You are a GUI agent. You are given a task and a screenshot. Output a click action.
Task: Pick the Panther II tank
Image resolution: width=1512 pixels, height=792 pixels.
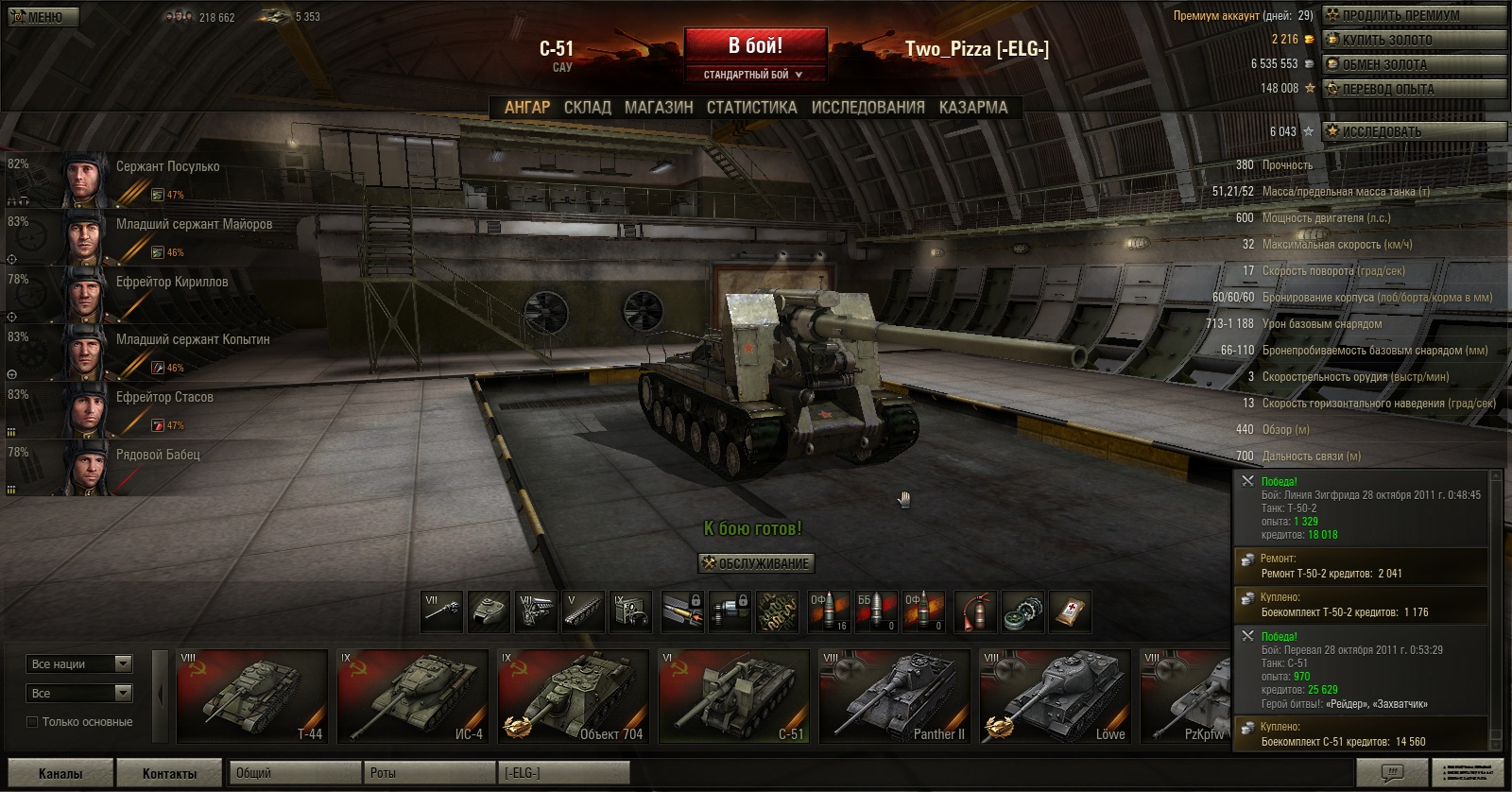pyautogui.click(x=895, y=696)
